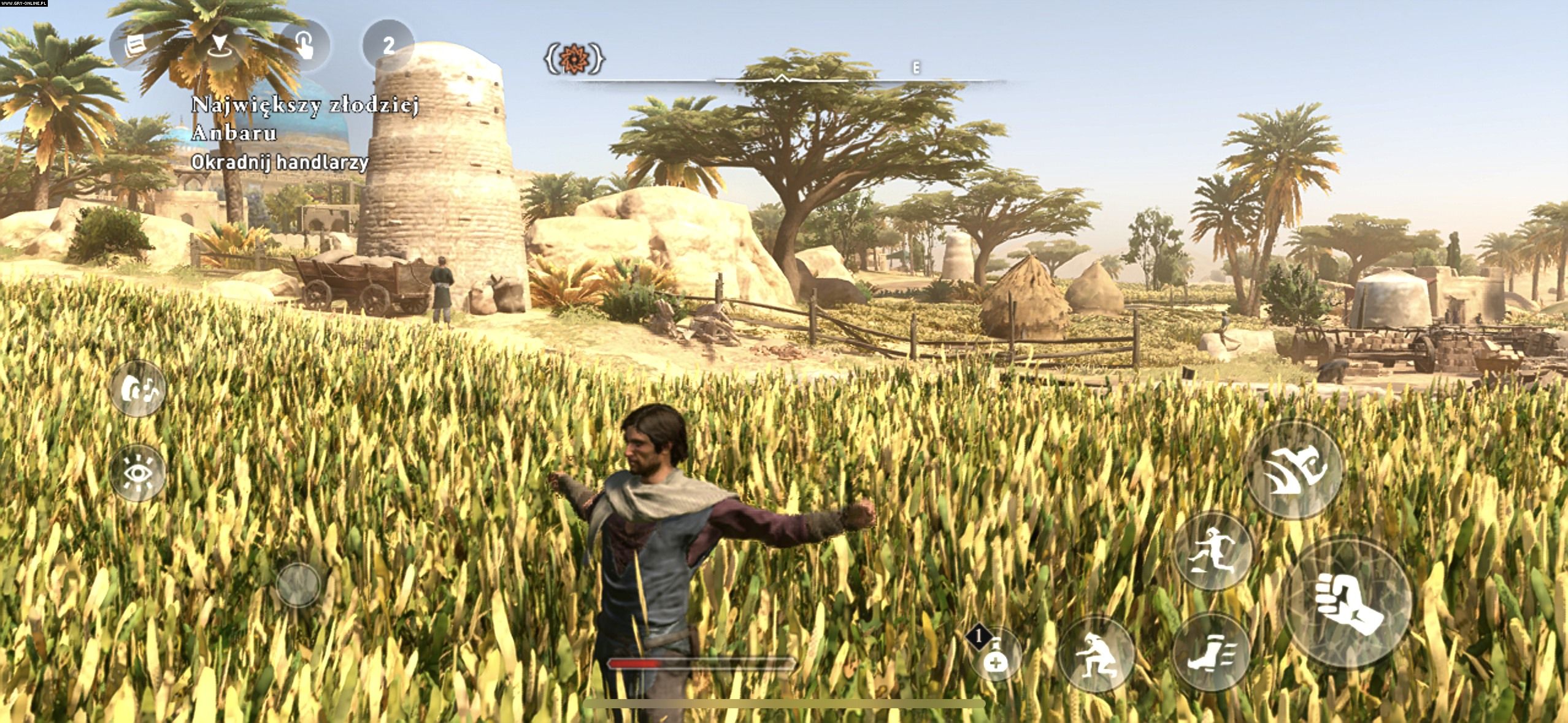Viewport: 1568px width, 723px height.
Task: Toggle the crouch stance button
Action: coord(1098,654)
